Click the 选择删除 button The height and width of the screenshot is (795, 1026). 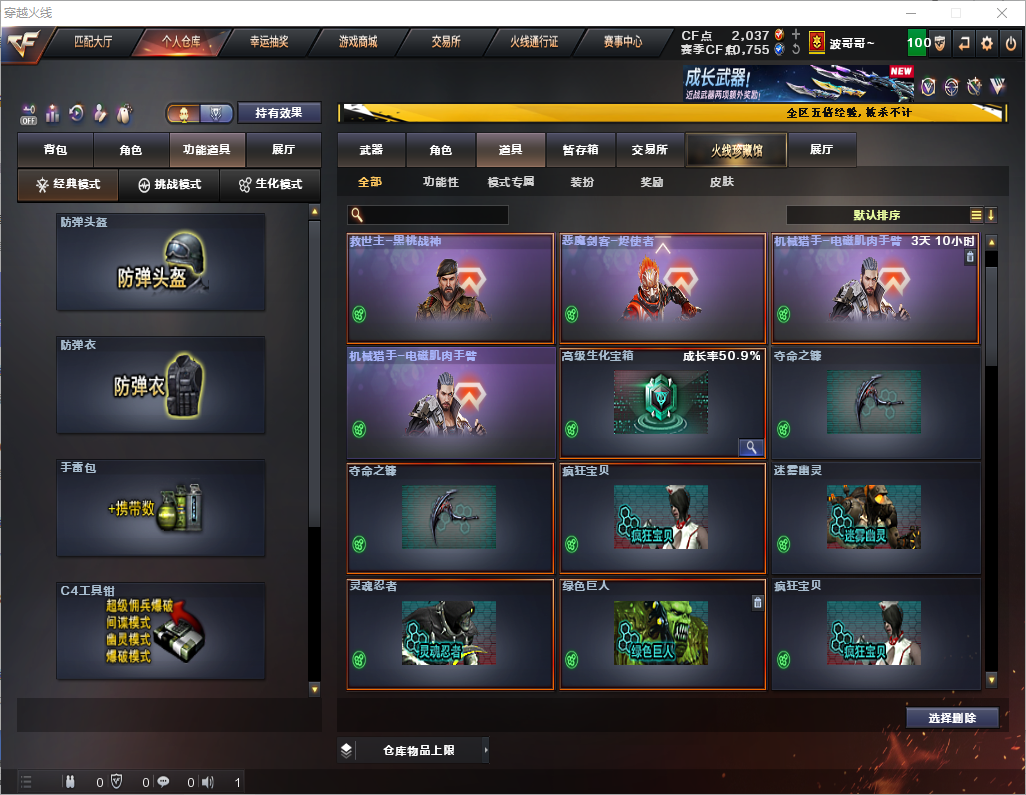(x=952, y=718)
